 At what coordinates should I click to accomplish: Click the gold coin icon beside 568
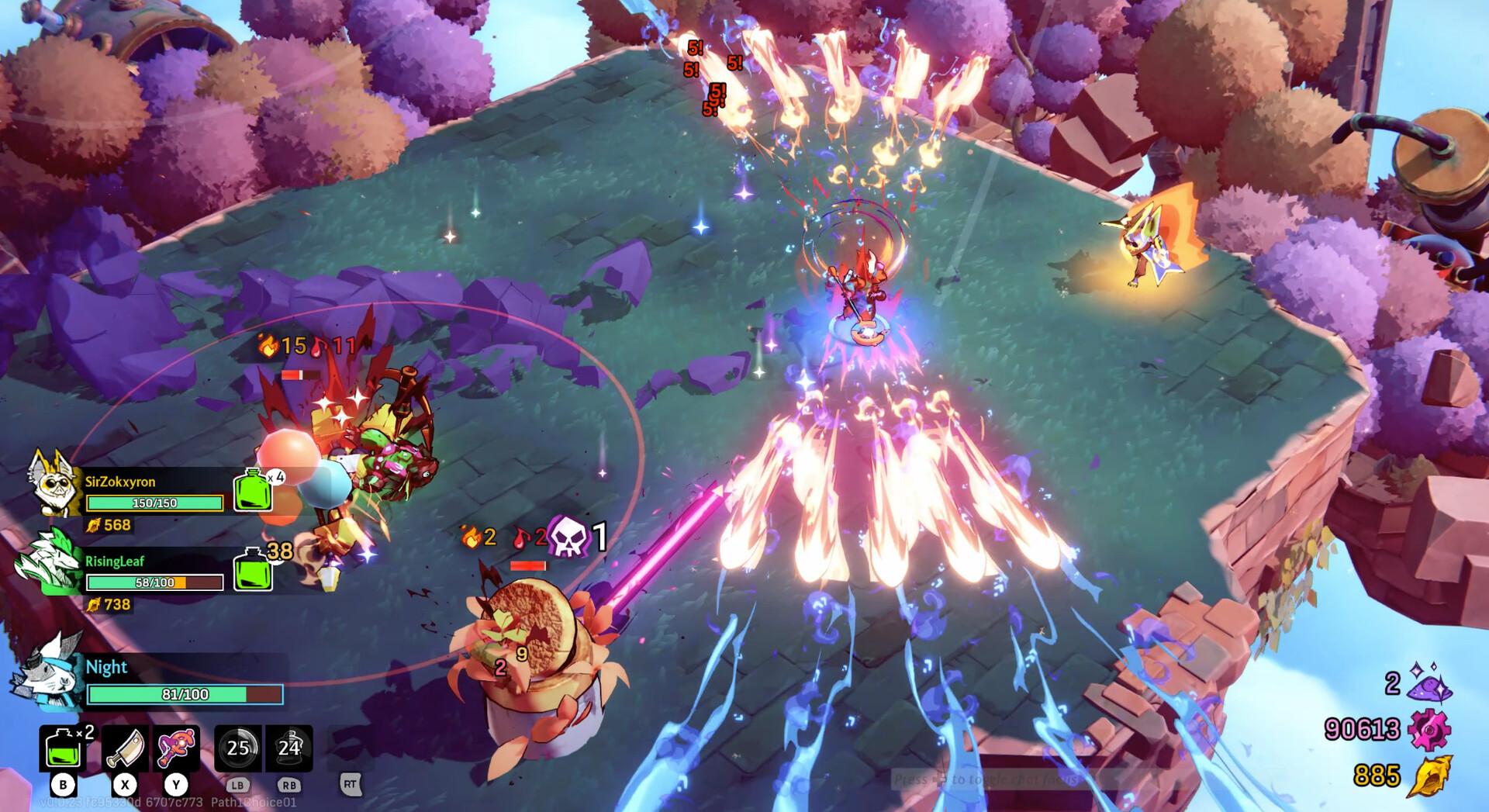click(94, 525)
